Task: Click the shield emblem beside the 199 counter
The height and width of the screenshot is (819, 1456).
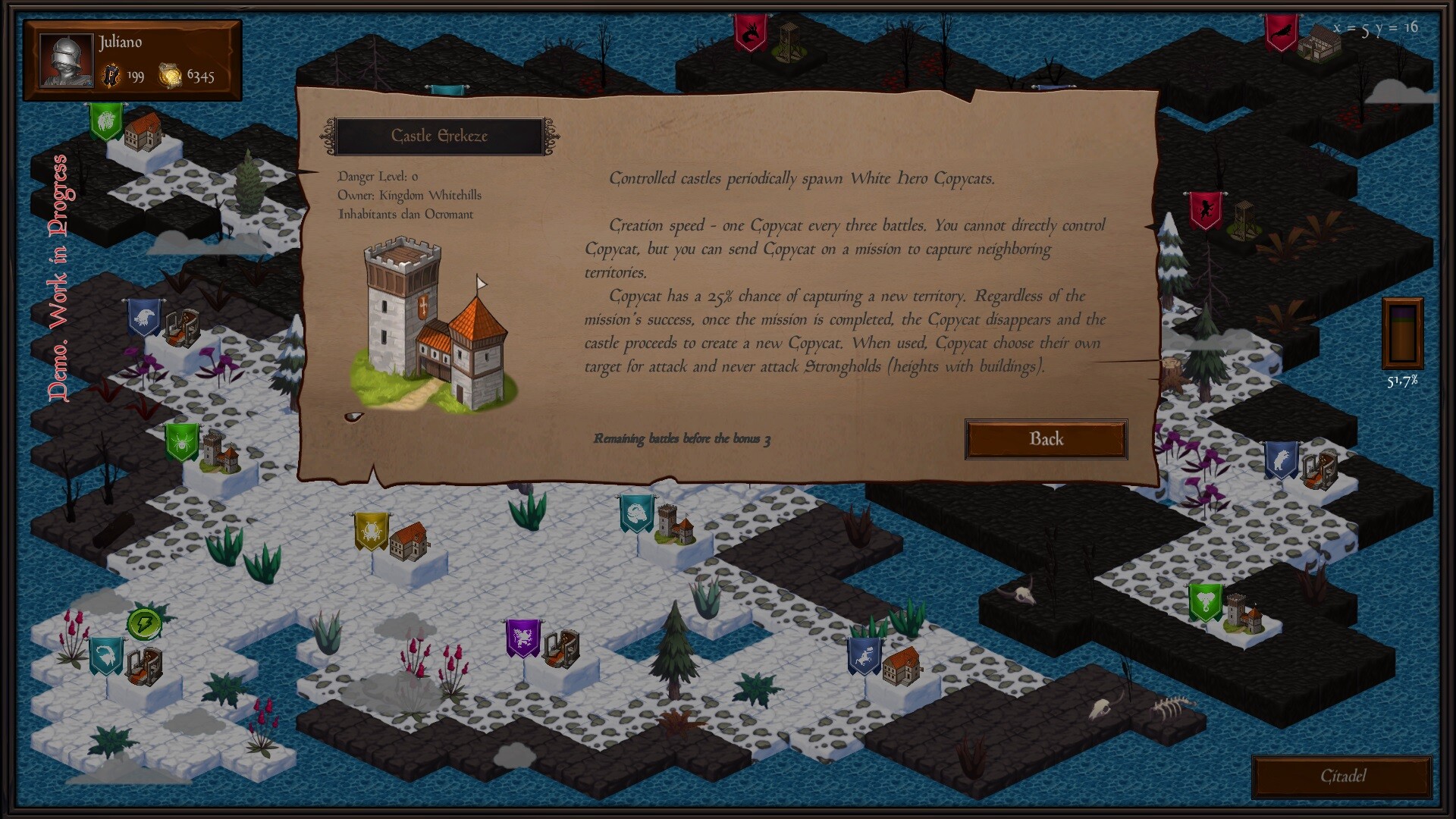Action: (x=112, y=76)
